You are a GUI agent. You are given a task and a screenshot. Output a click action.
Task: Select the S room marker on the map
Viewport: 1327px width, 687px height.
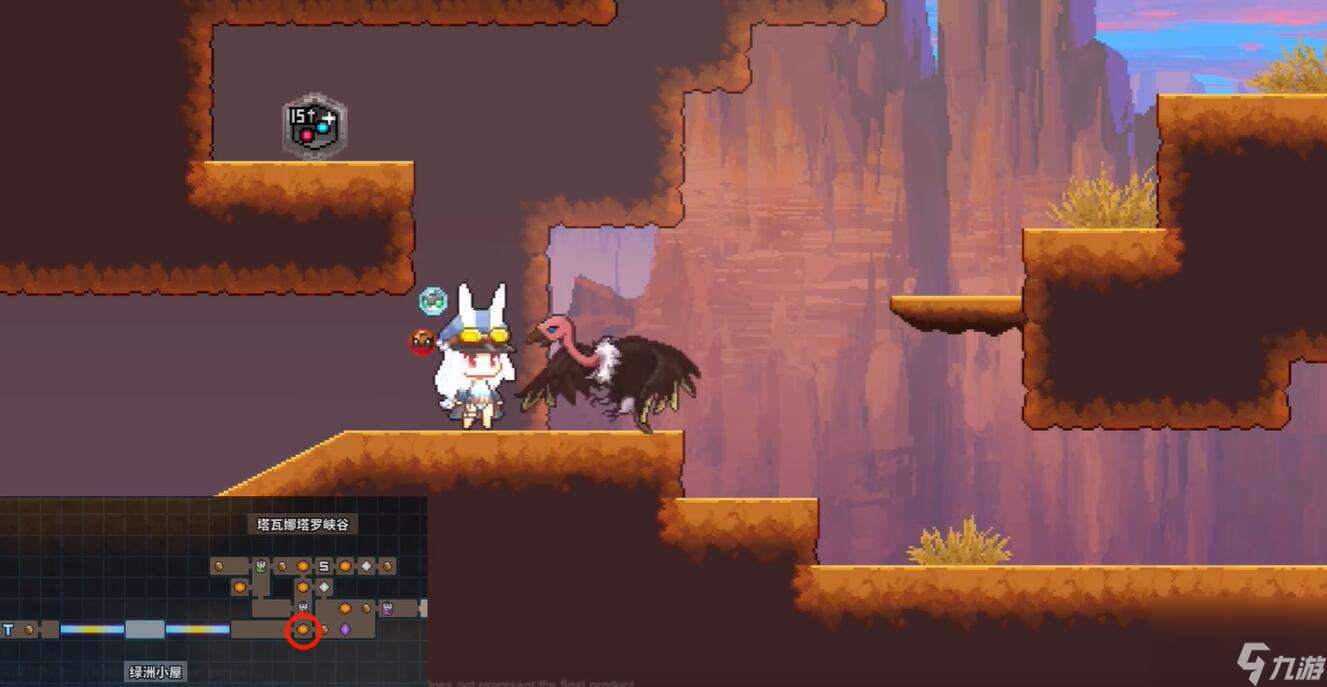[x=324, y=566]
